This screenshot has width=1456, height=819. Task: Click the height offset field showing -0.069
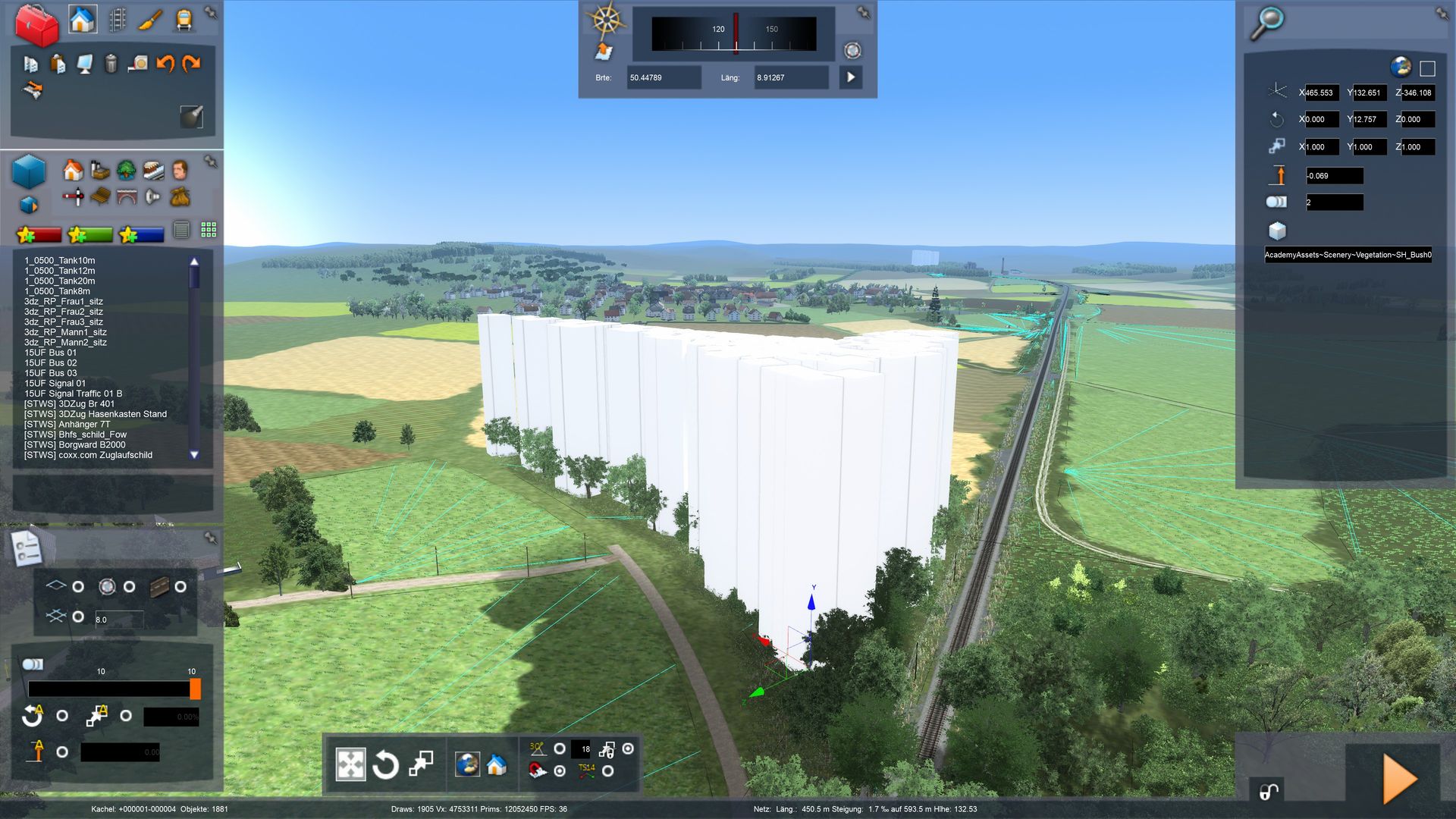1334,176
